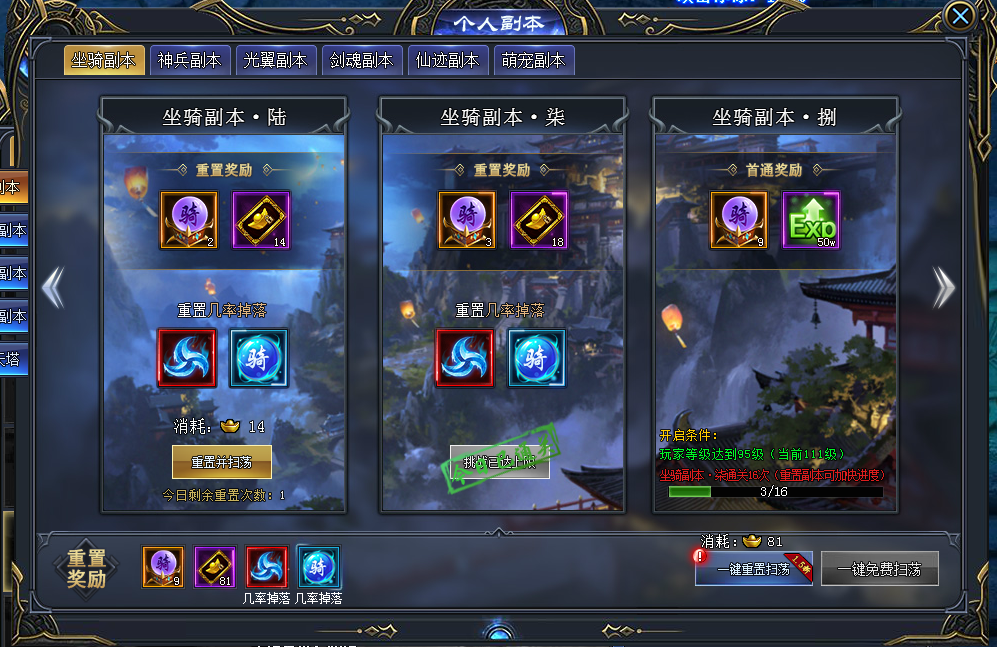Select the 81 gold ingot reward in bottom bar

click(215, 568)
